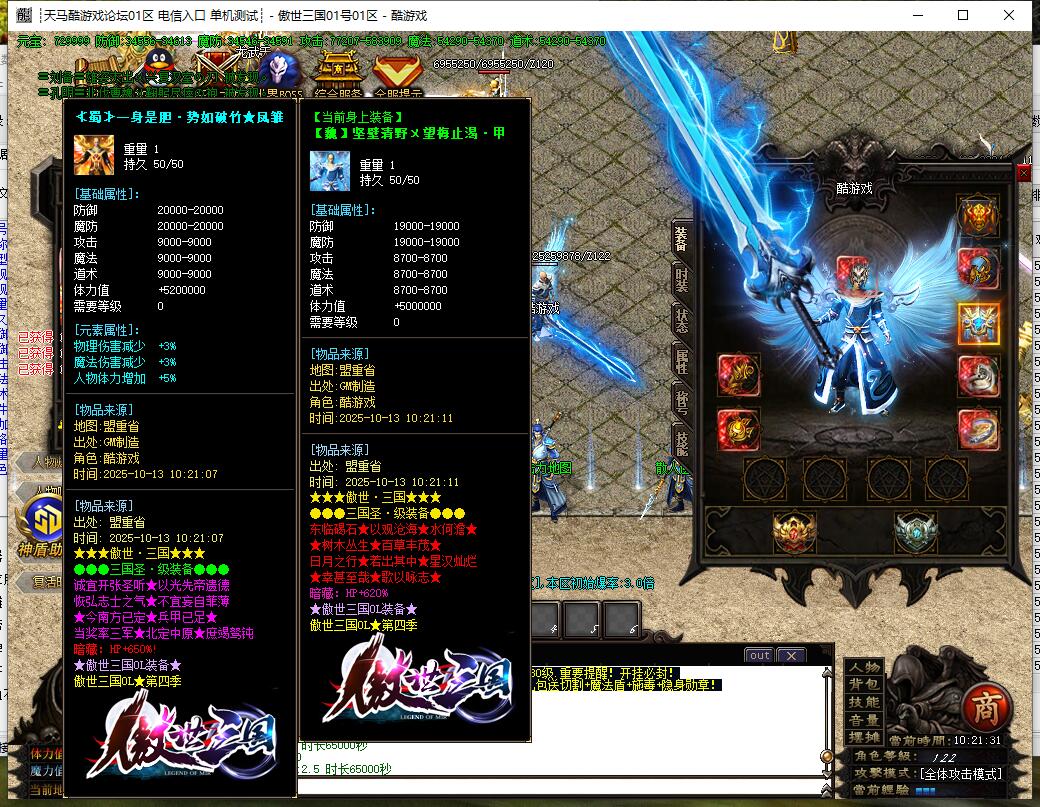
Task: Choose the silver winged medal slot
Action: [x=914, y=532]
